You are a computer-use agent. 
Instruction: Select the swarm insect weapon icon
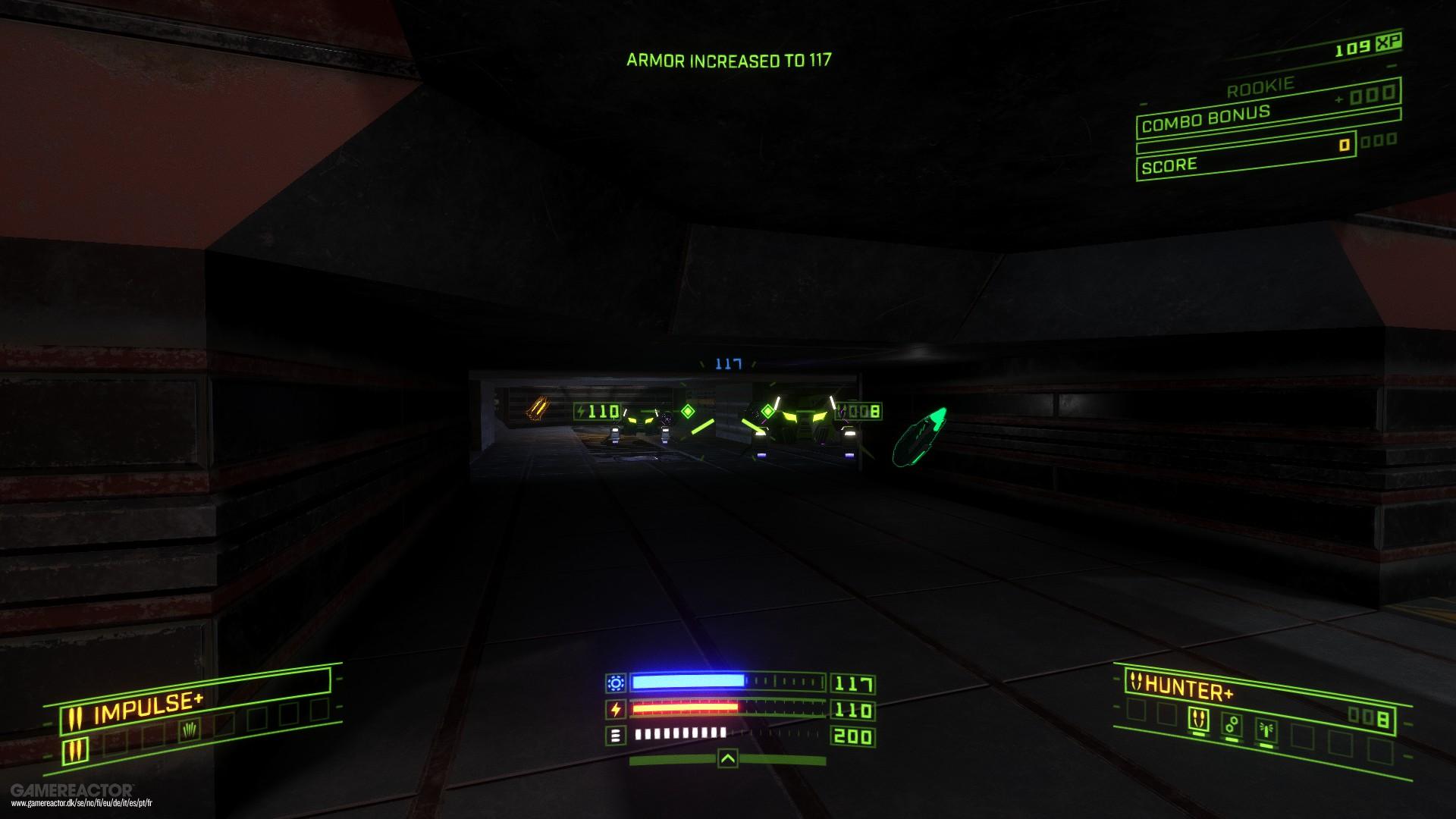point(1267,727)
